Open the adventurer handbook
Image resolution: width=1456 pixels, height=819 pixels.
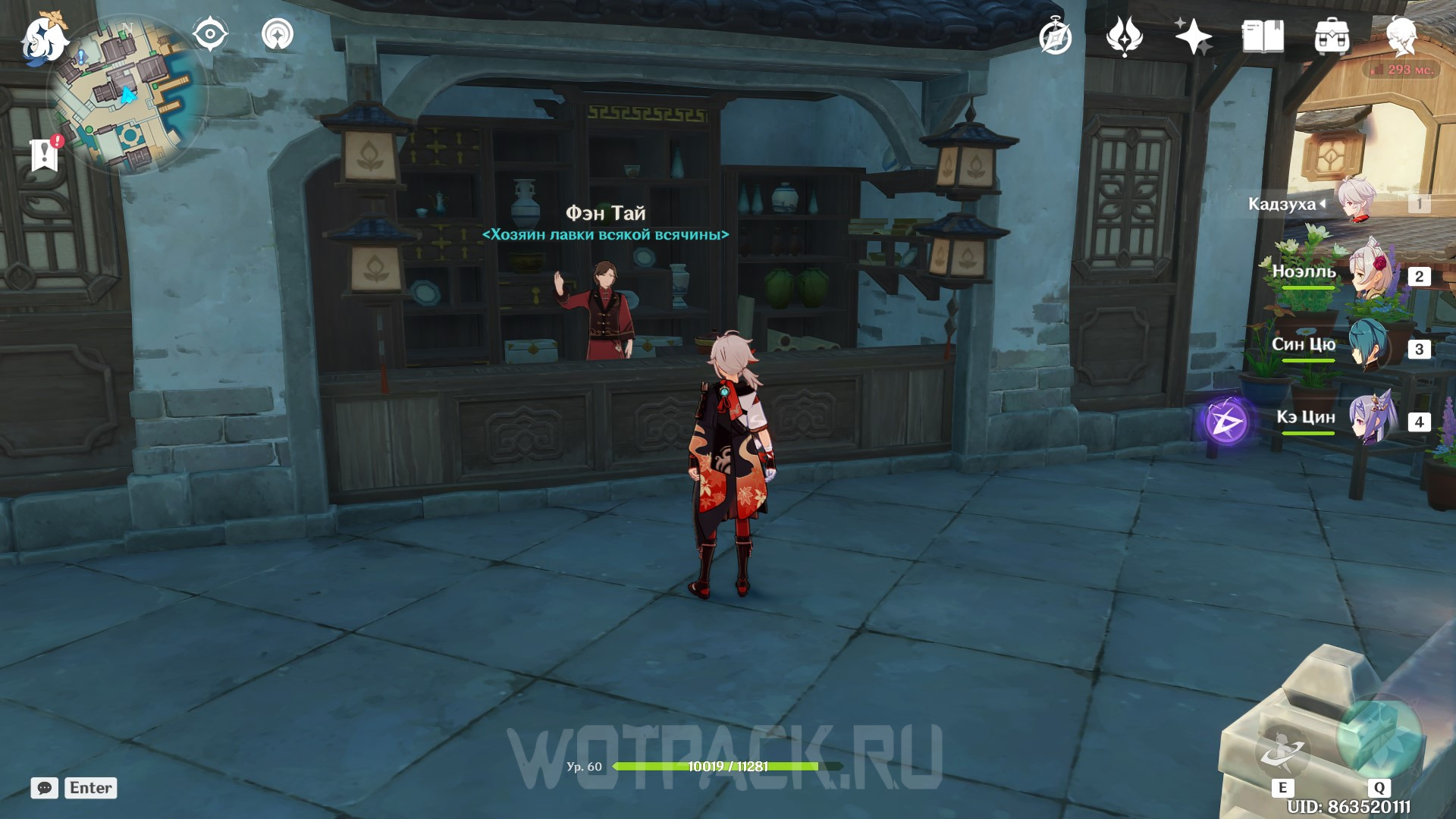(1263, 36)
